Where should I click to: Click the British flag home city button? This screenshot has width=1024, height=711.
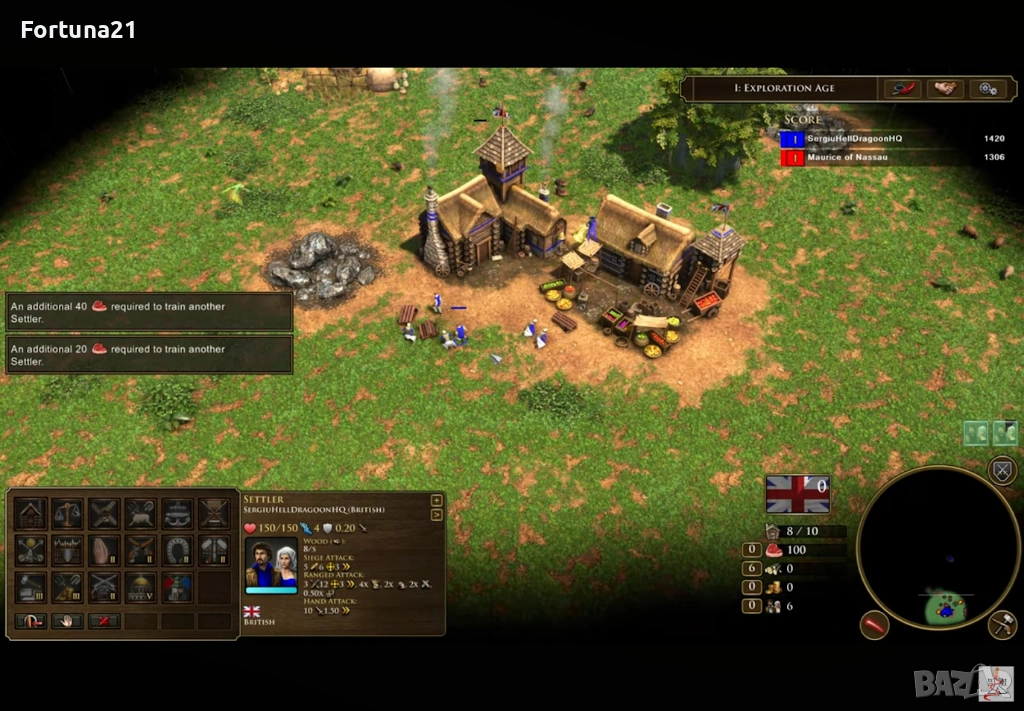tap(797, 494)
